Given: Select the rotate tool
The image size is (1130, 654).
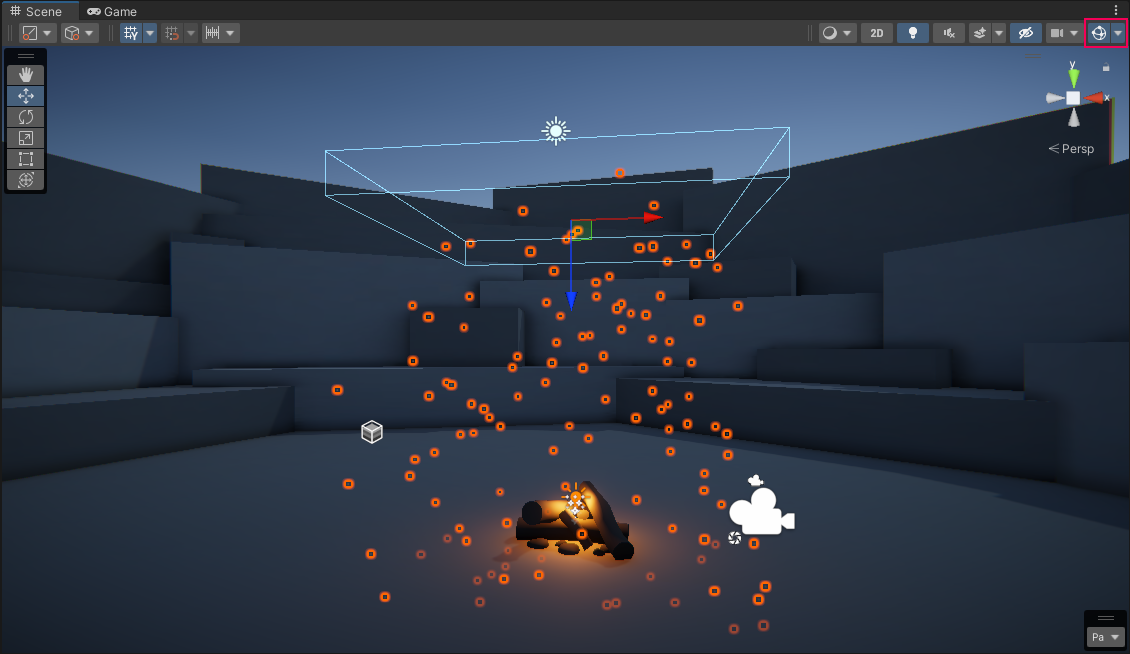Looking at the screenshot, I should click(26, 116).
